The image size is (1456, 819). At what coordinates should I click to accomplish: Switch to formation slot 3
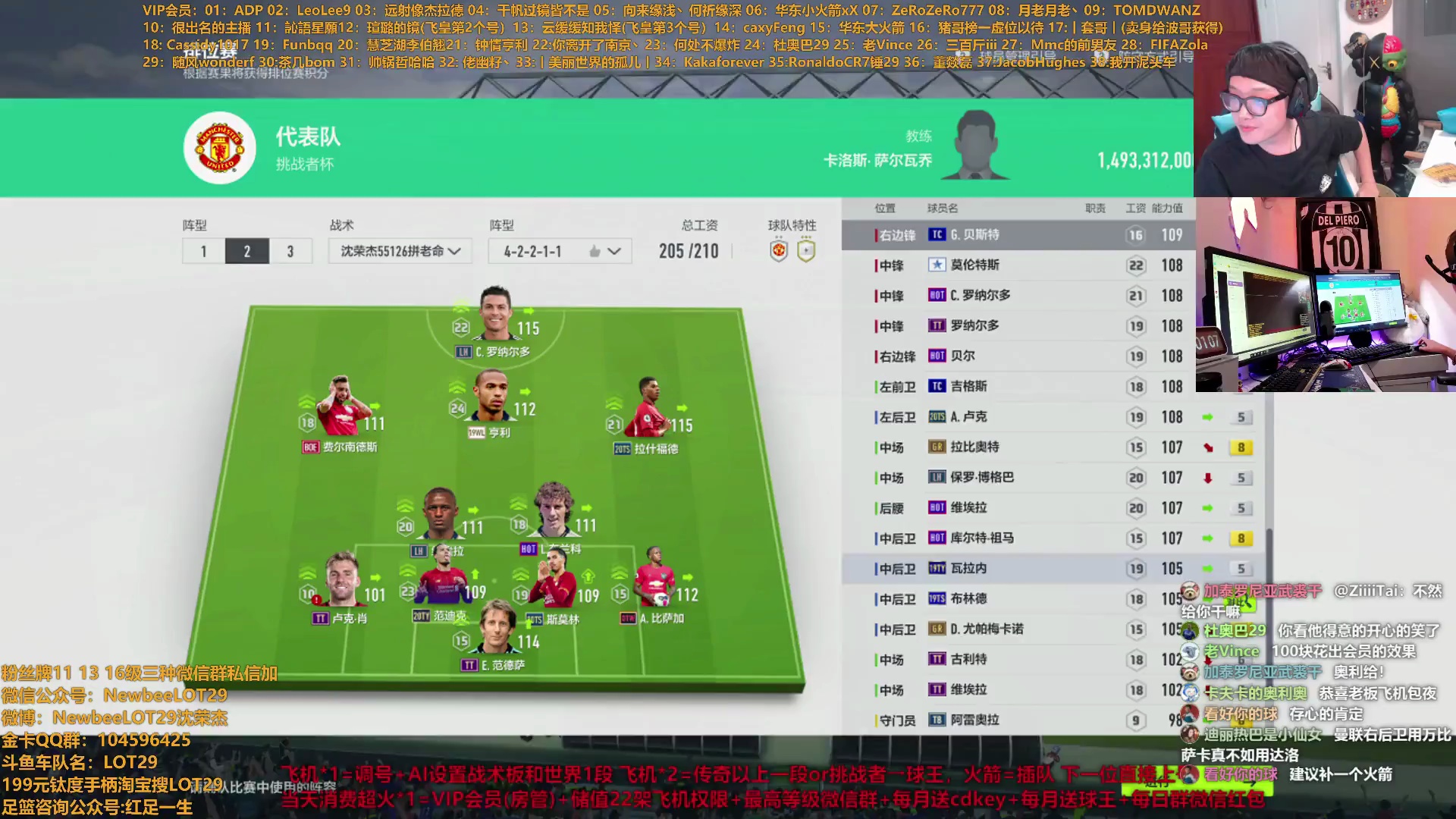(x=290, y=251)
